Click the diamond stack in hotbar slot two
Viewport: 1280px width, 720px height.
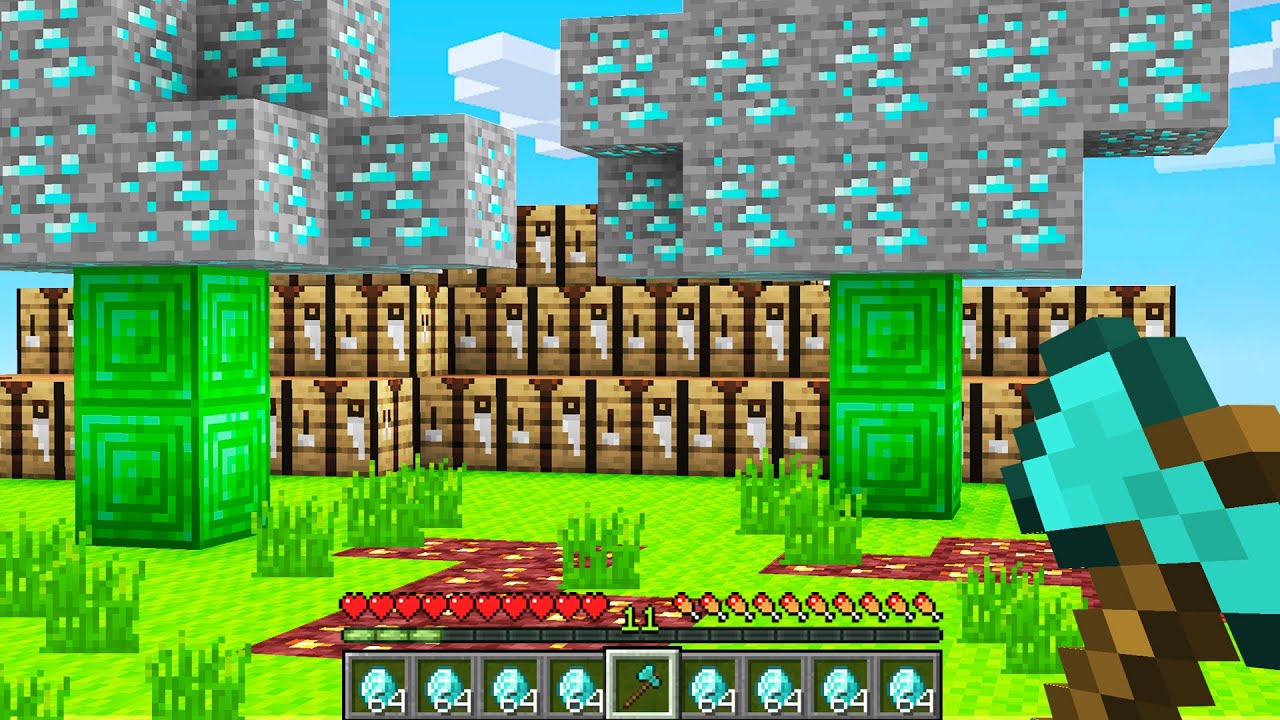point(443,683)
